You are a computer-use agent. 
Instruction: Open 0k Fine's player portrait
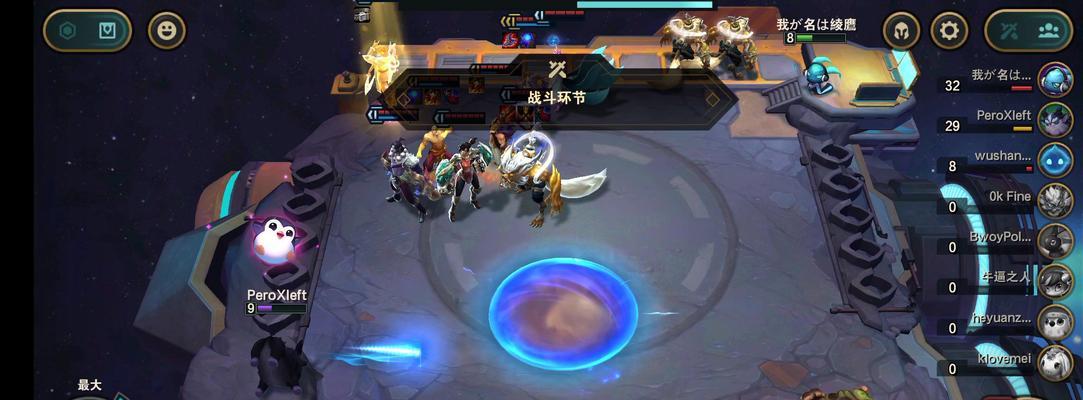point(1055,200)
